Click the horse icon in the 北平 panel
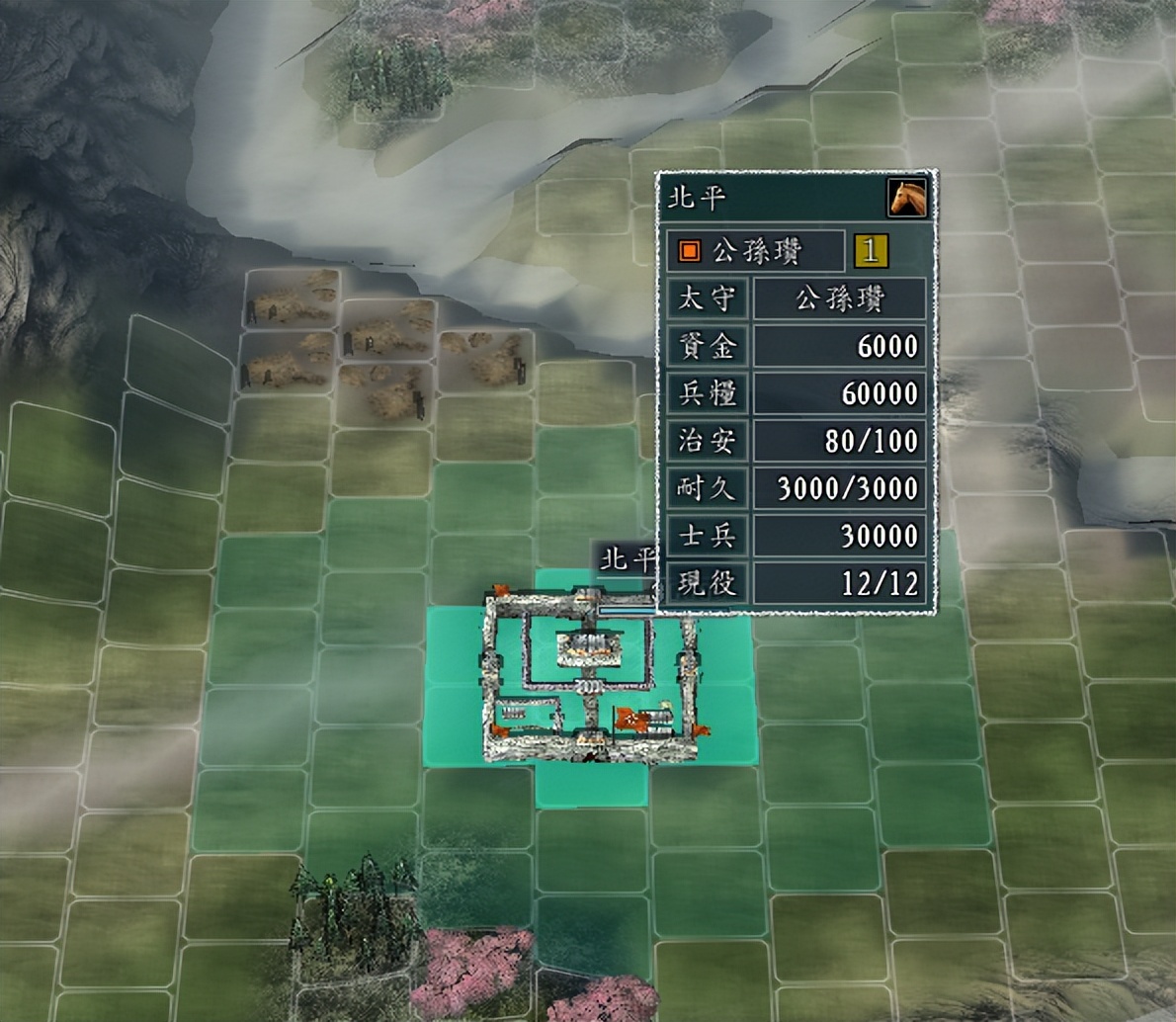This screenshot has height=1022, width=1176. point(907,198)
